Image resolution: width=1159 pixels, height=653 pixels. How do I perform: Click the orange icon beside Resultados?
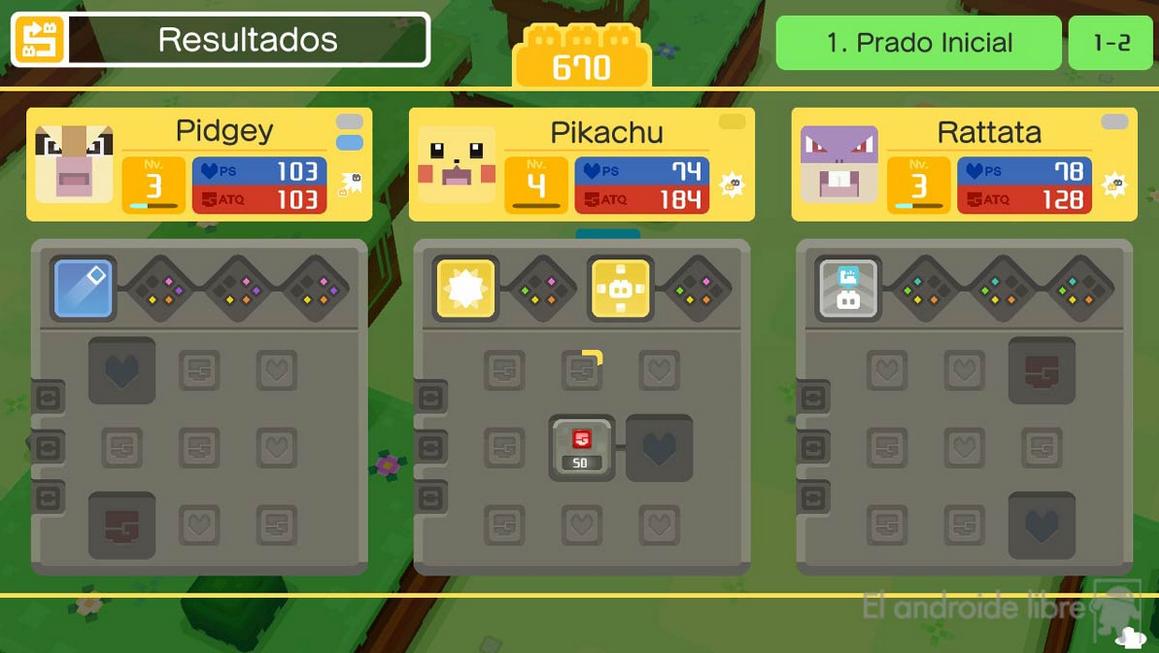38,40
